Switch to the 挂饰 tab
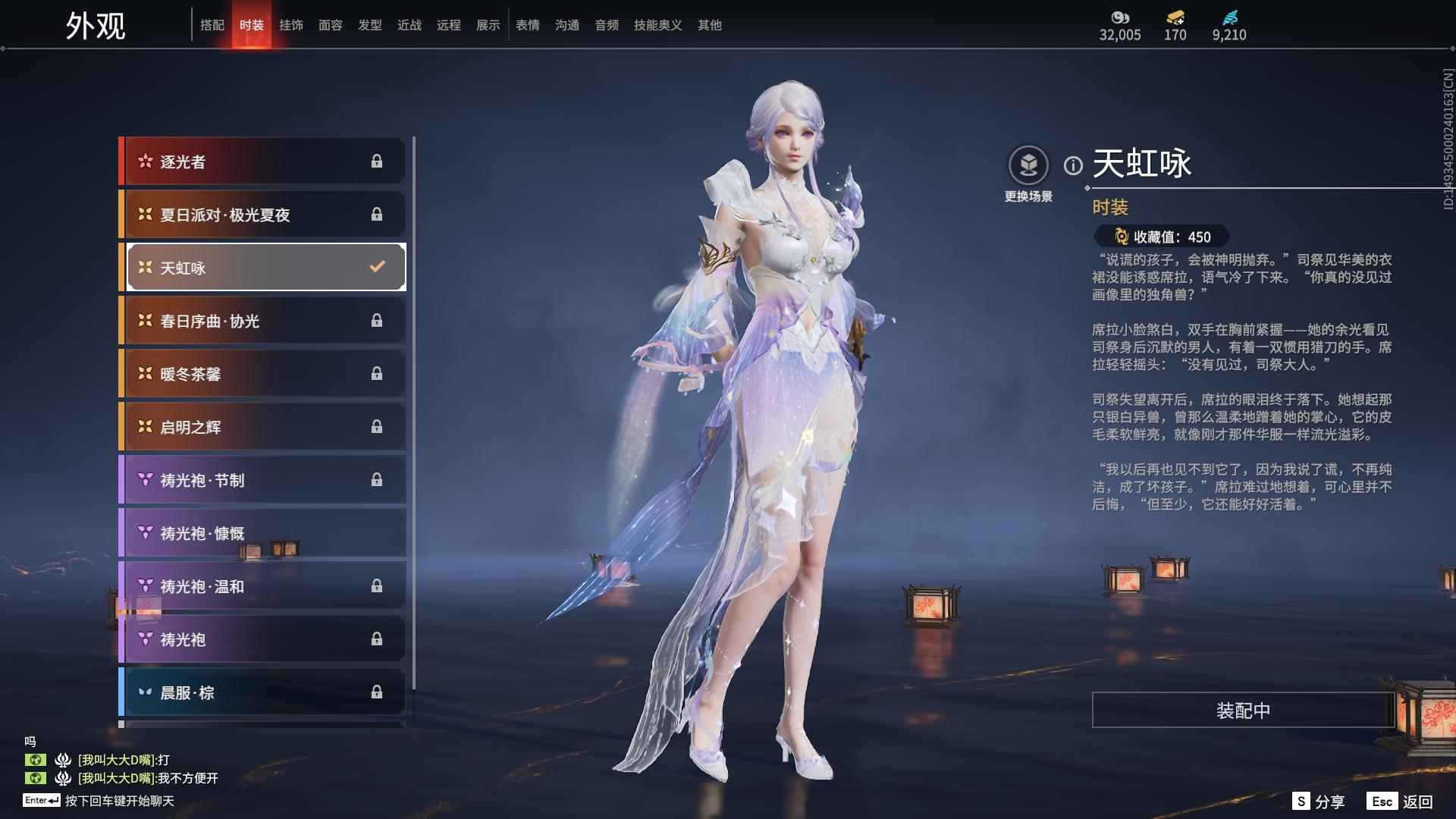This screenshot has height=819, width=1456. [291, 24]
